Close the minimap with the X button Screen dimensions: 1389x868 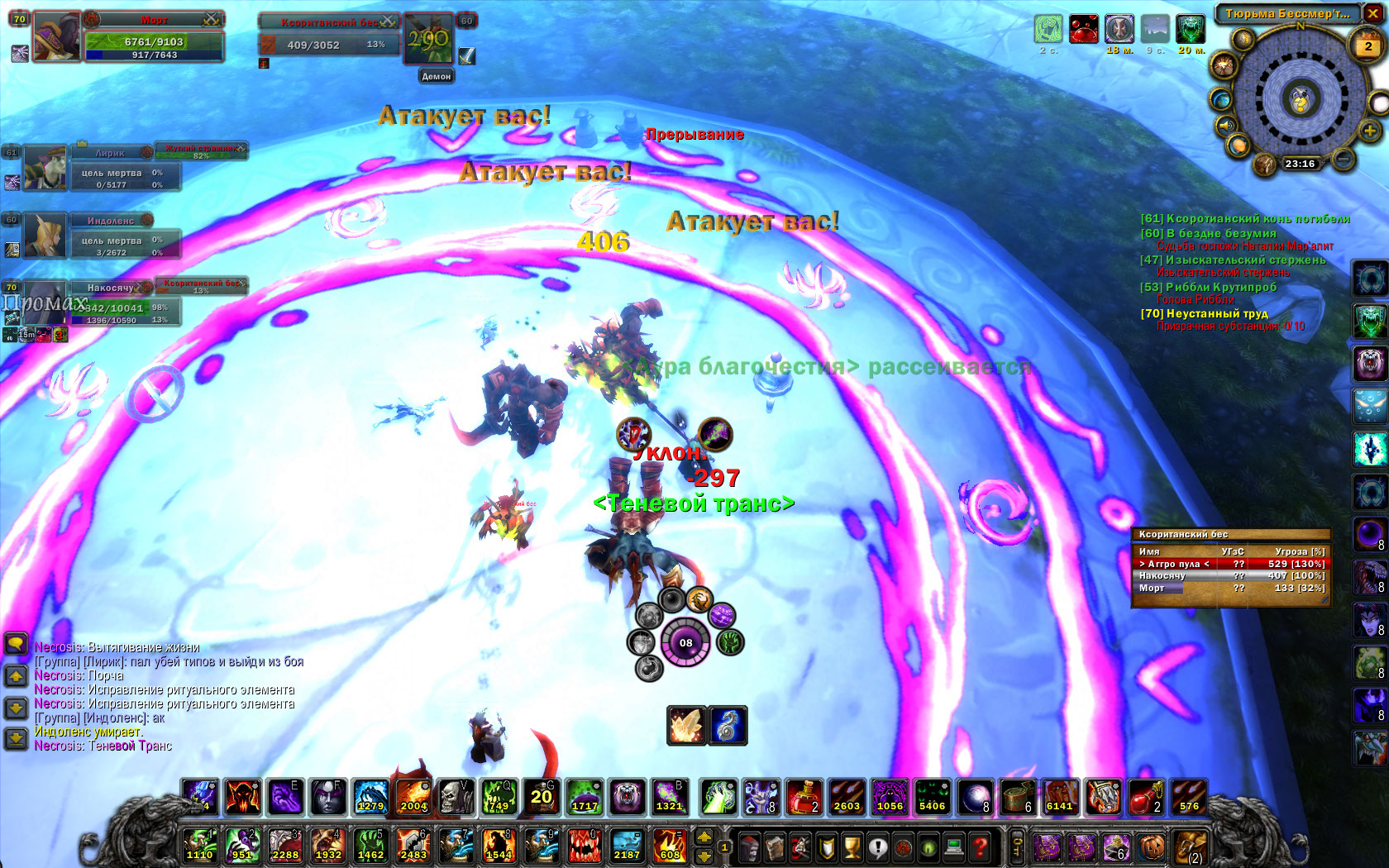1372,13
